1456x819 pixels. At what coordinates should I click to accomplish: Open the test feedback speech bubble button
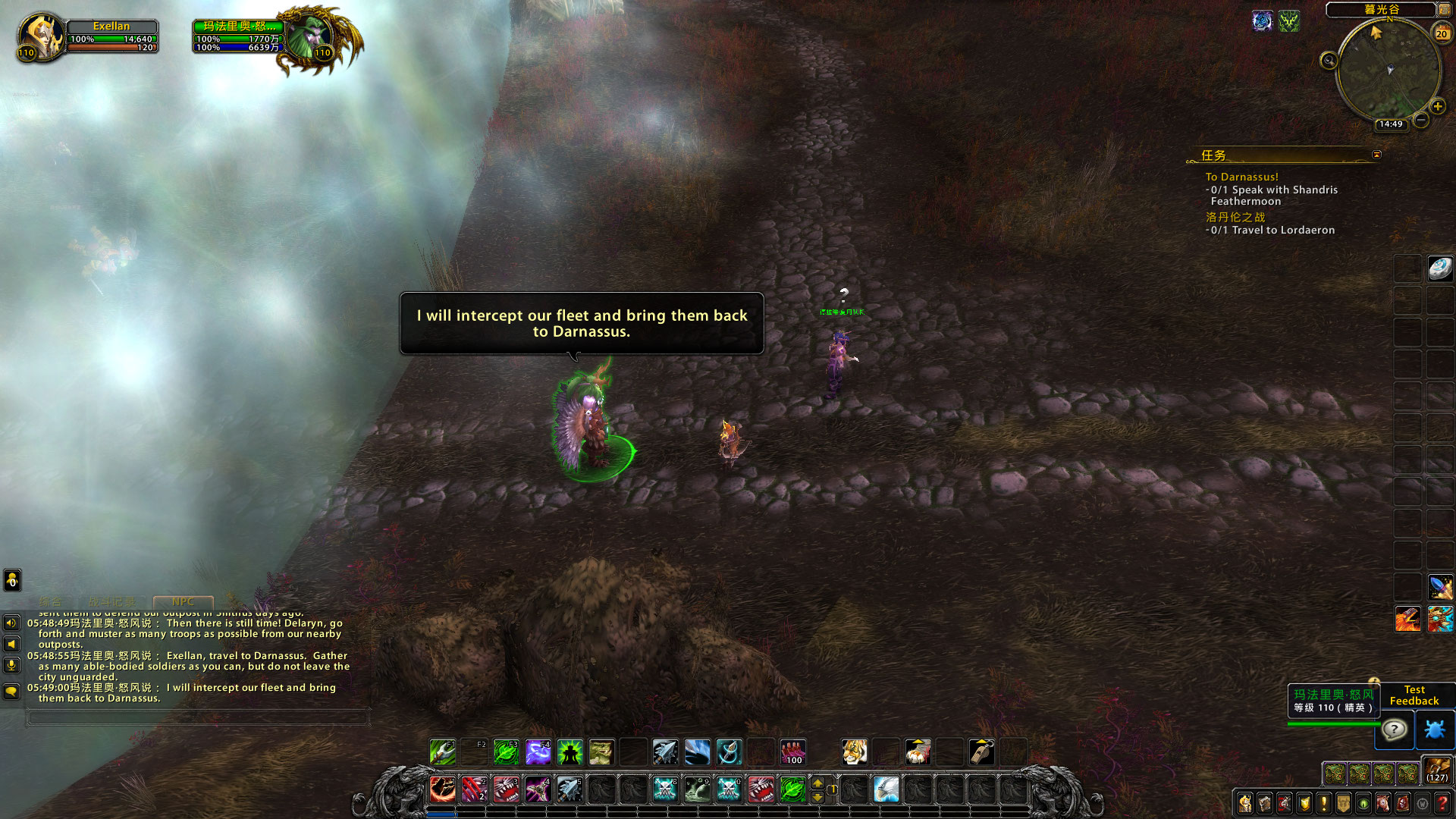pyautogui.click(x=1395, y=730)
